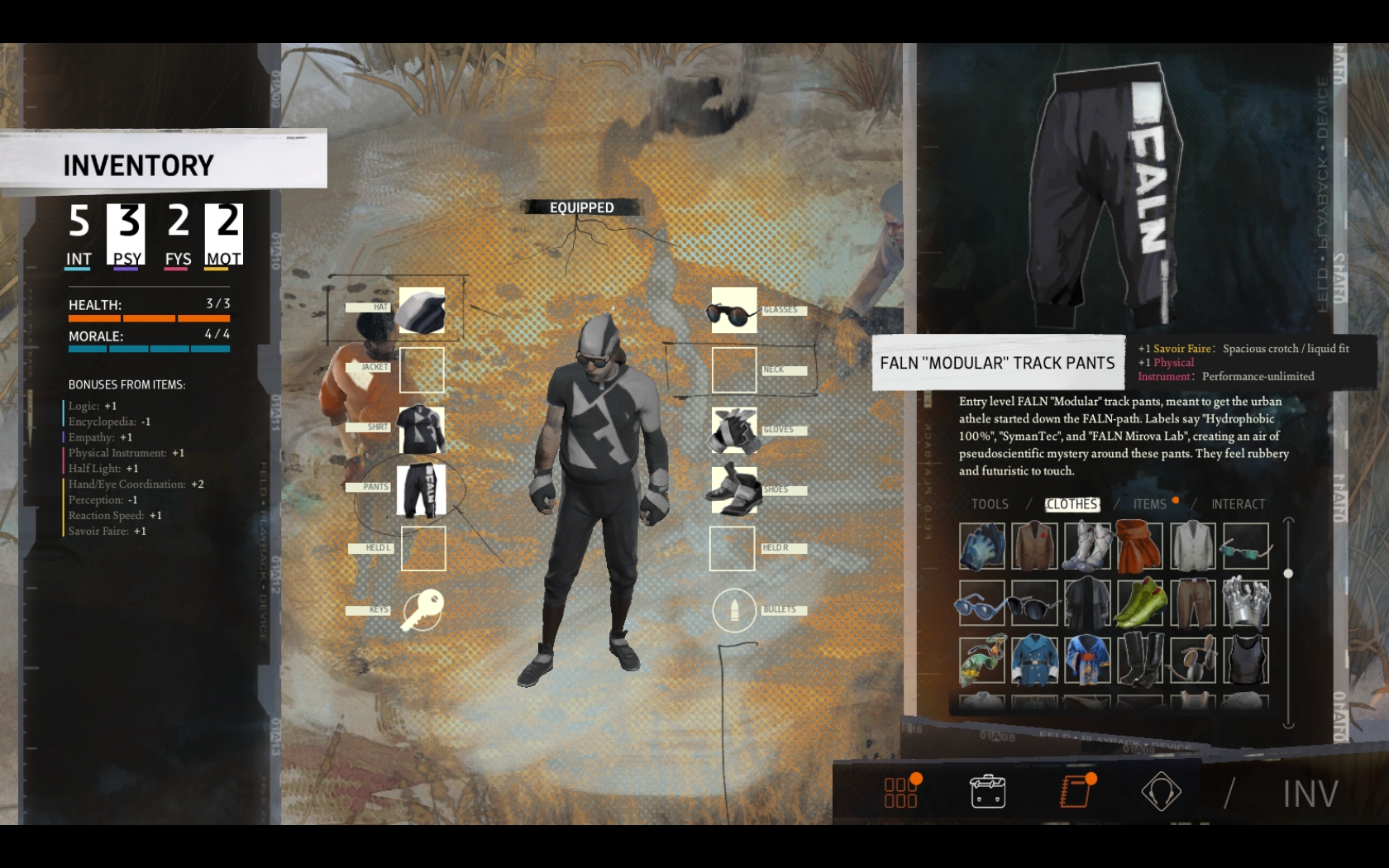This screenshot has height=868, width=1389.
Task: Select the black tank top
Action: click(x=1245, y=660)
